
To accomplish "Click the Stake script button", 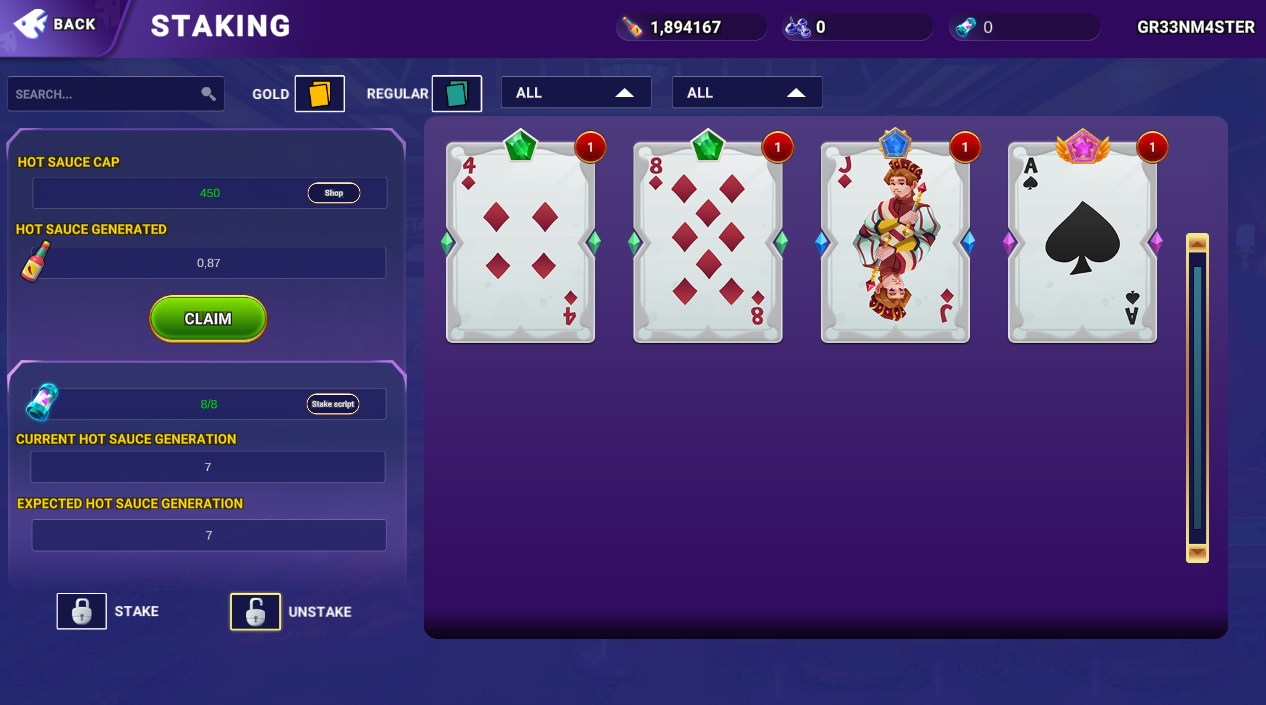I will pos(333,404).
